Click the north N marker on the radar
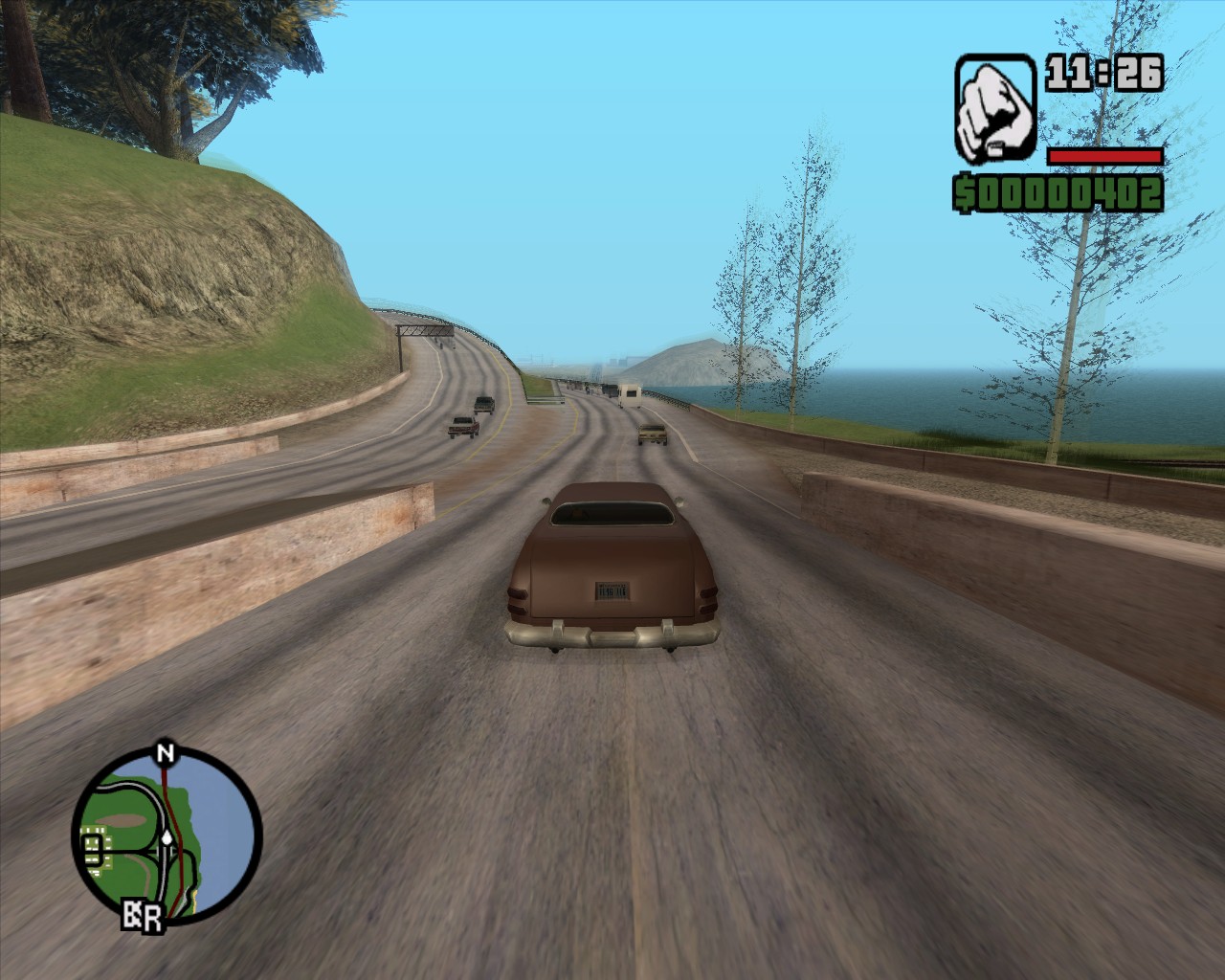 [x=166, y=752]
